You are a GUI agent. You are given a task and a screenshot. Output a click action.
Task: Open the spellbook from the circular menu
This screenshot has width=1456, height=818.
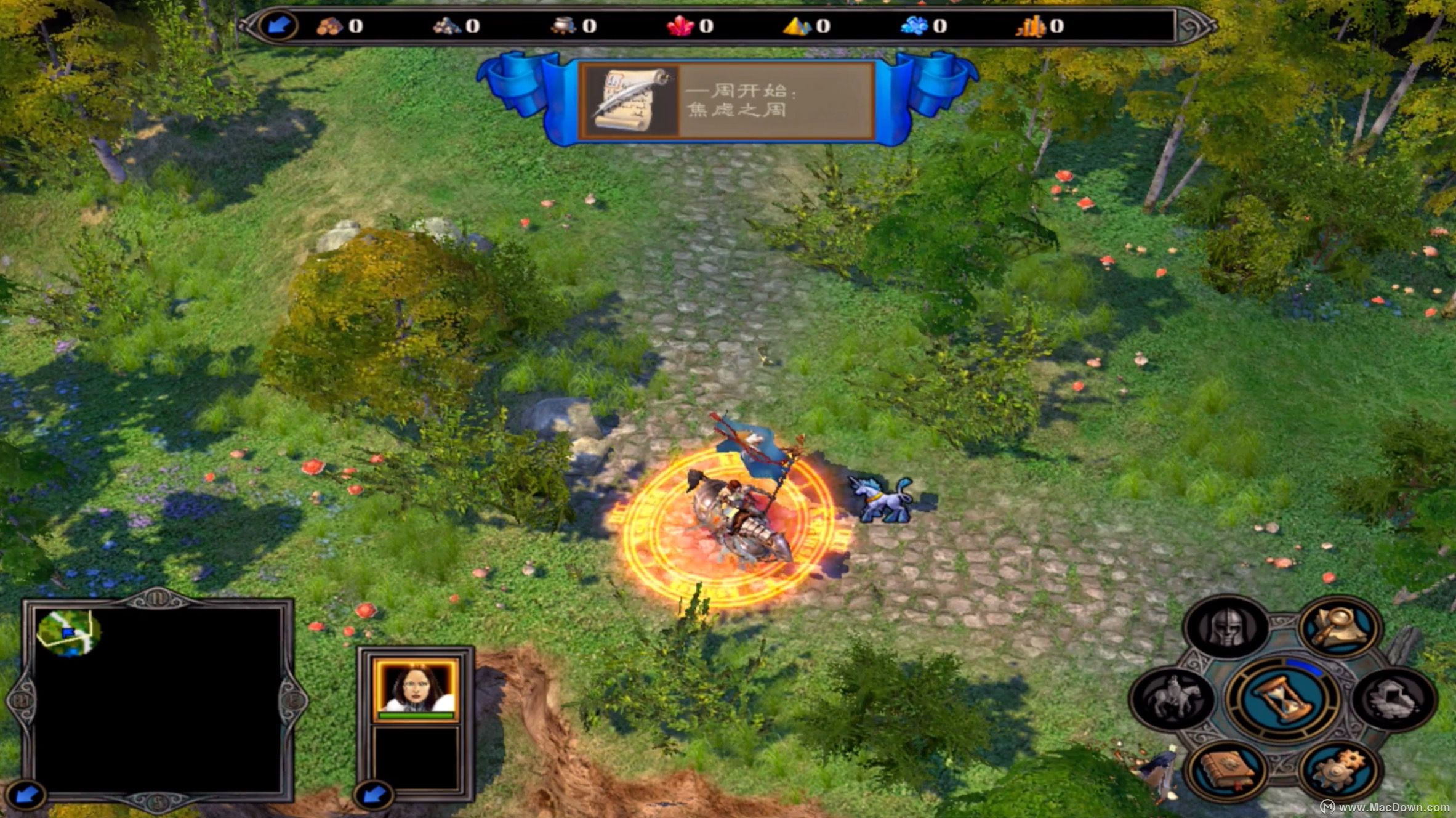pos(1226,769)
